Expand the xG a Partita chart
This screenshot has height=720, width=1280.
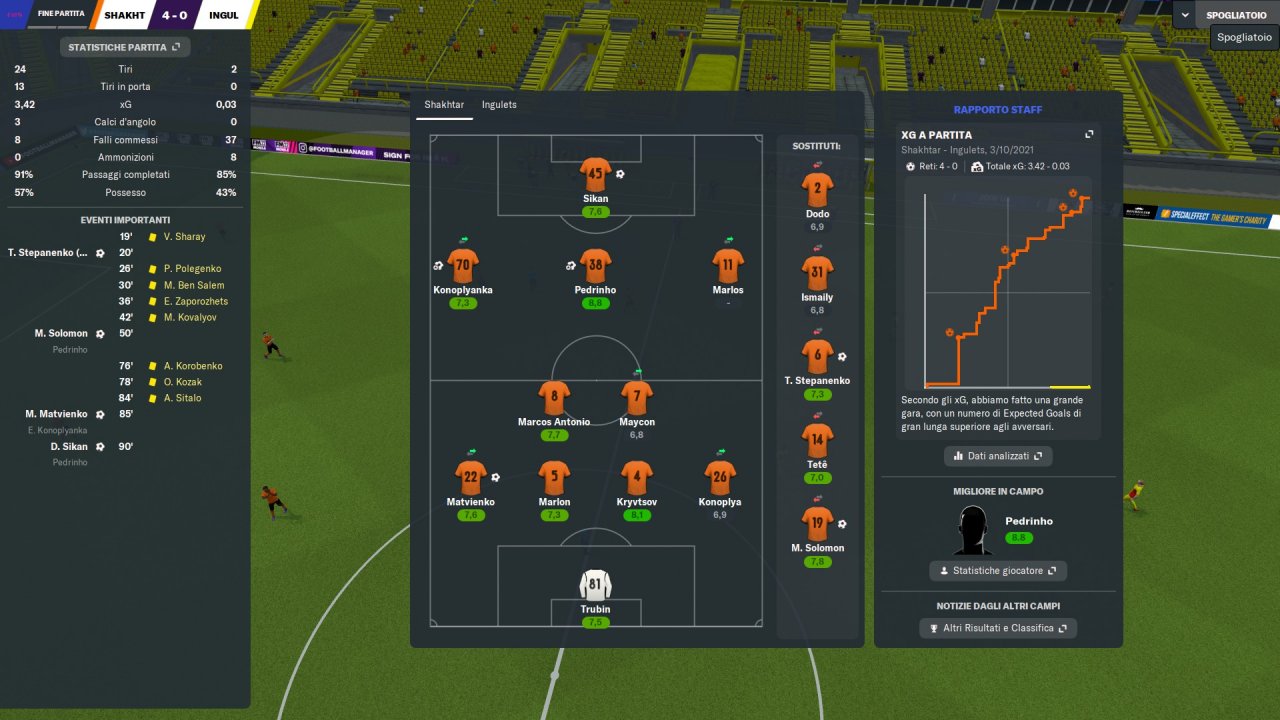pos(1089,135)
